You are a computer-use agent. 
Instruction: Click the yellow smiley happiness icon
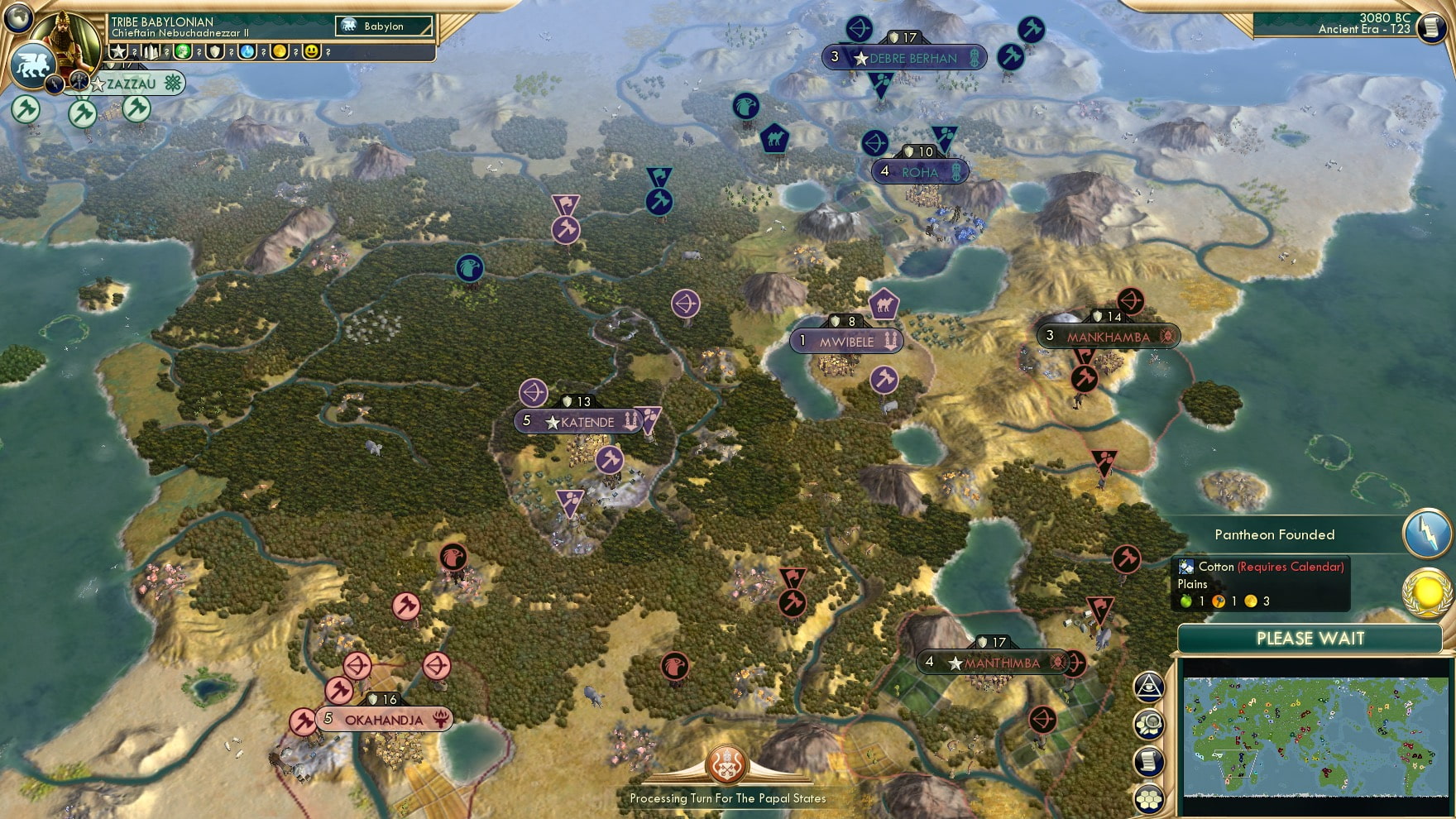(312, 52)
